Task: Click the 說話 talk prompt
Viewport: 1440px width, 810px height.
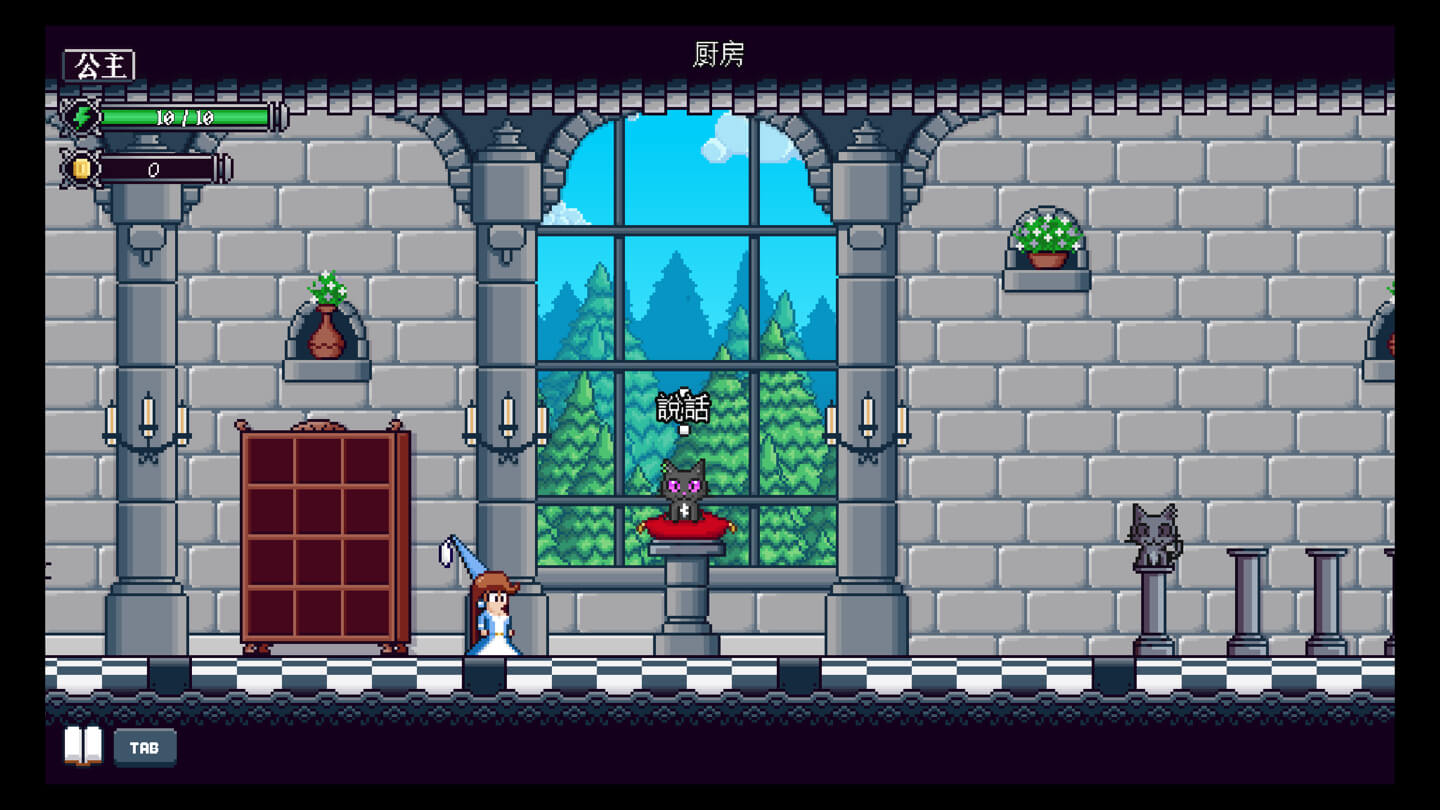Action: pos(684,409)
